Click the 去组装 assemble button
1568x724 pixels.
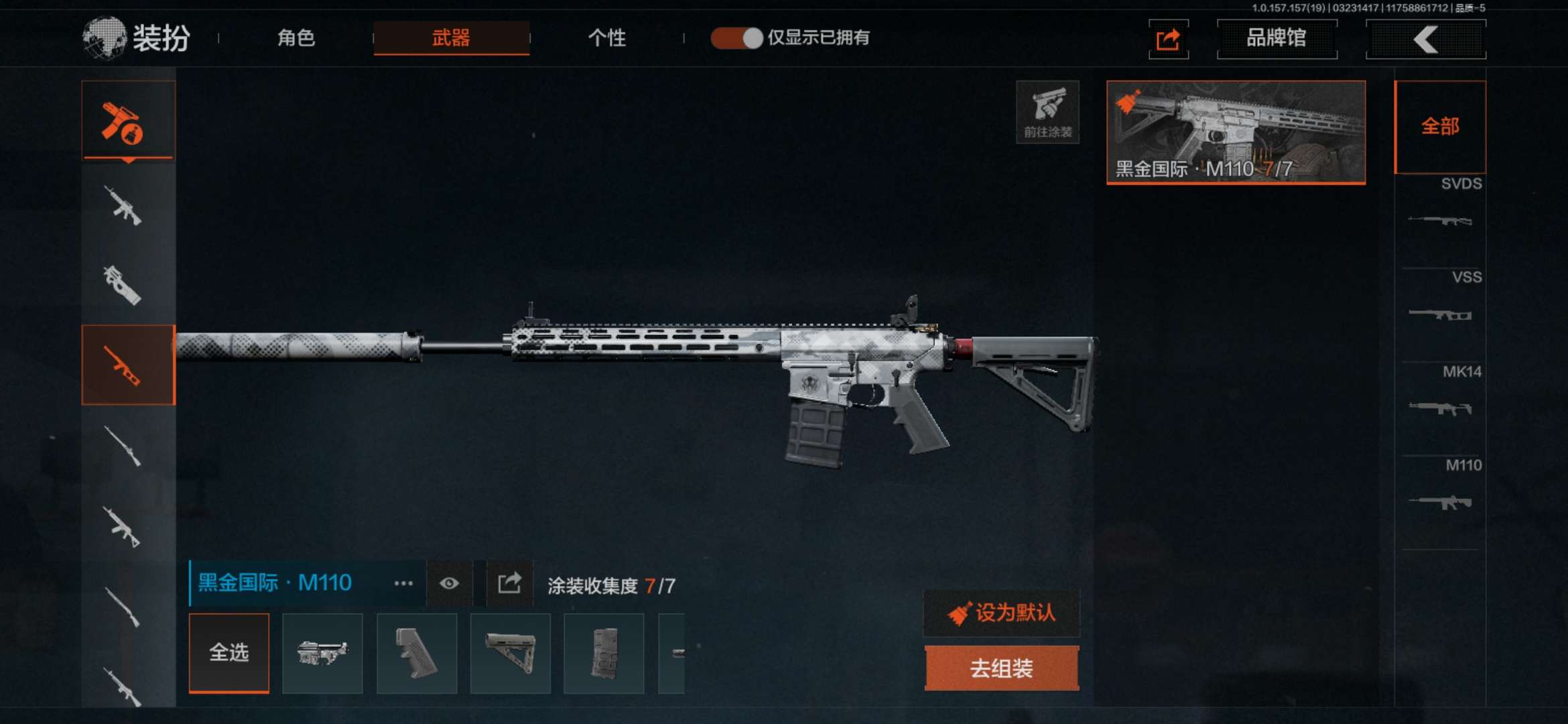[1001, 668]
